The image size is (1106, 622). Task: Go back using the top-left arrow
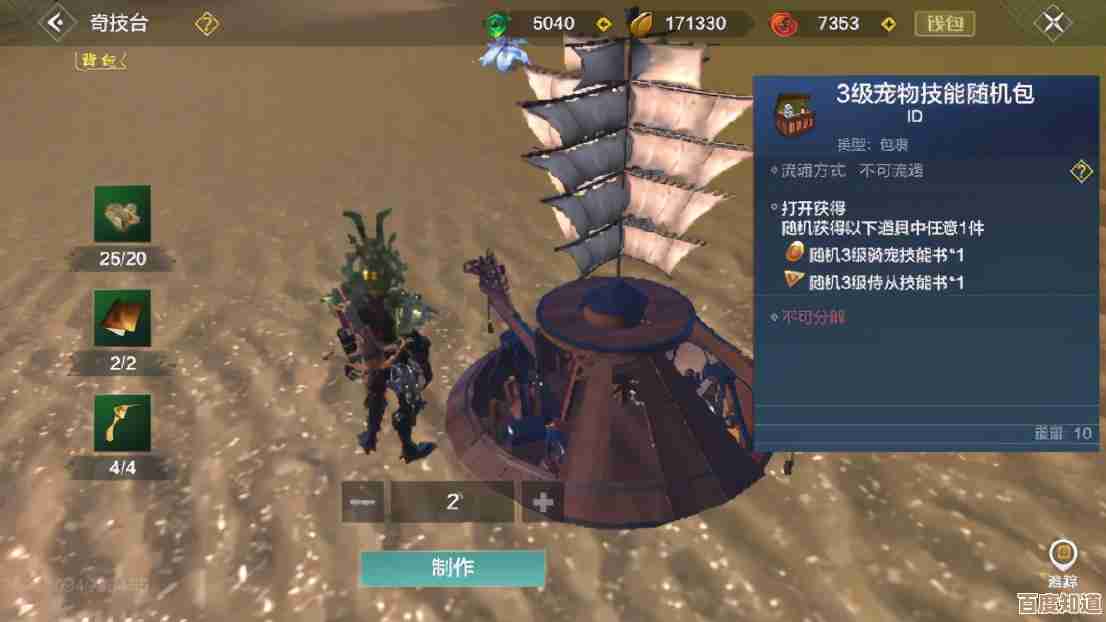(59, 23)
